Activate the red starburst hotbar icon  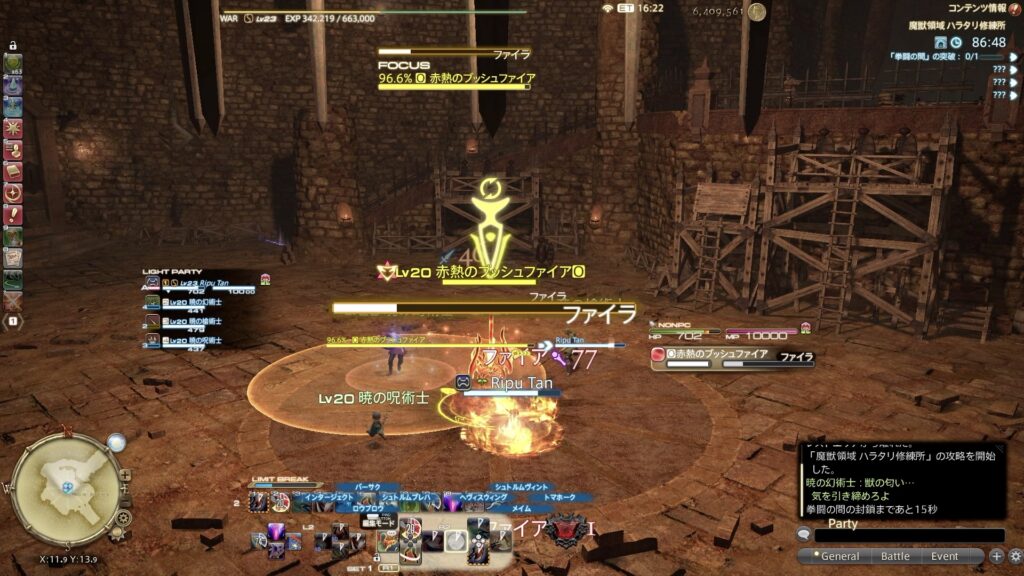(14, 128)
